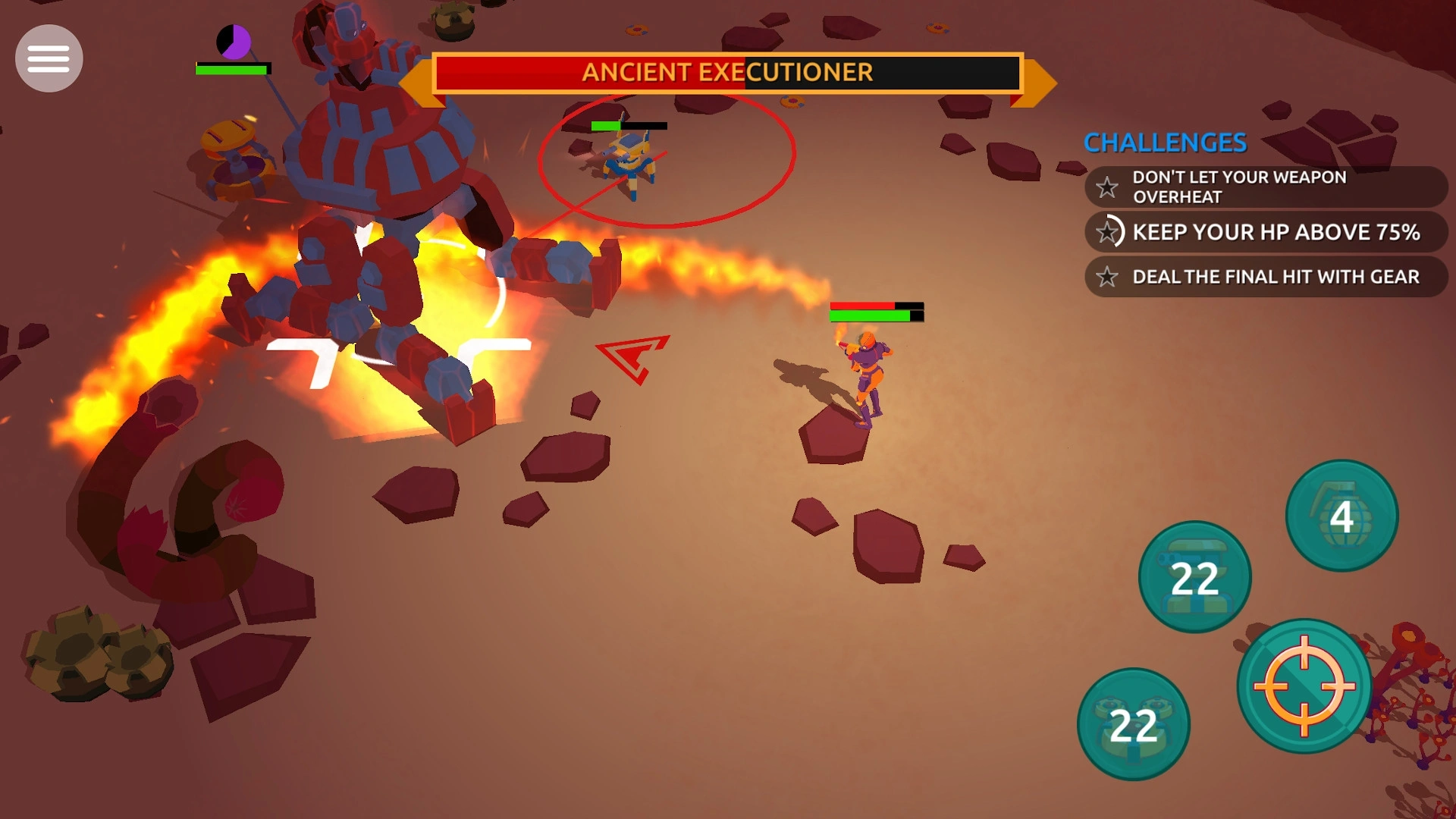Select the "Keep your HP above 75%" challenge
The height and width of the screenshot is (819, 1456).
pyautogui.click(x=1265, y=232)
